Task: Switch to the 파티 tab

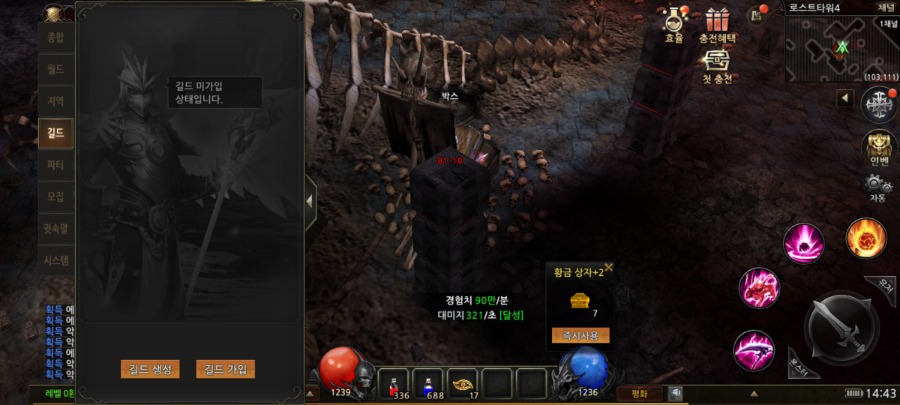Action: click(56, 164)
